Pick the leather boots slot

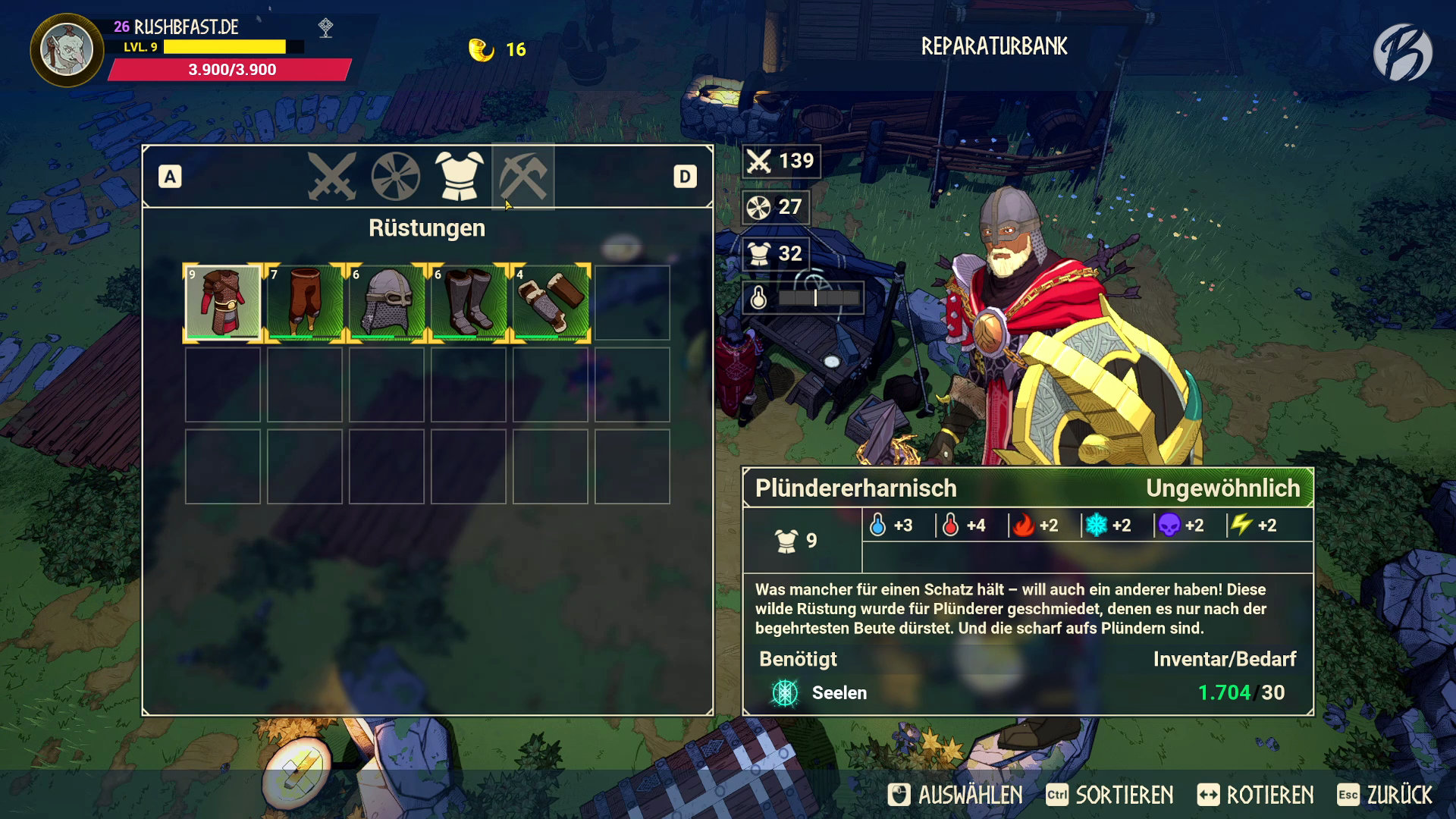(469, 303)
